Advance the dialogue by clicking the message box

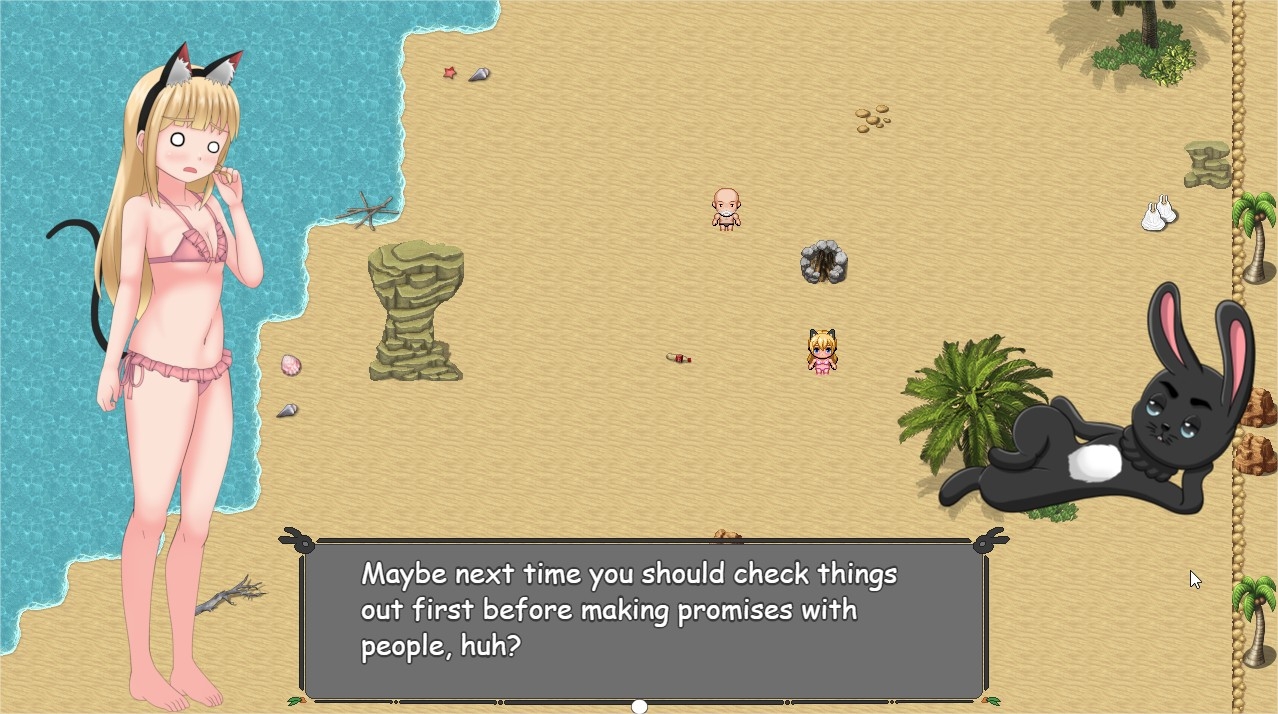point(643,620)
